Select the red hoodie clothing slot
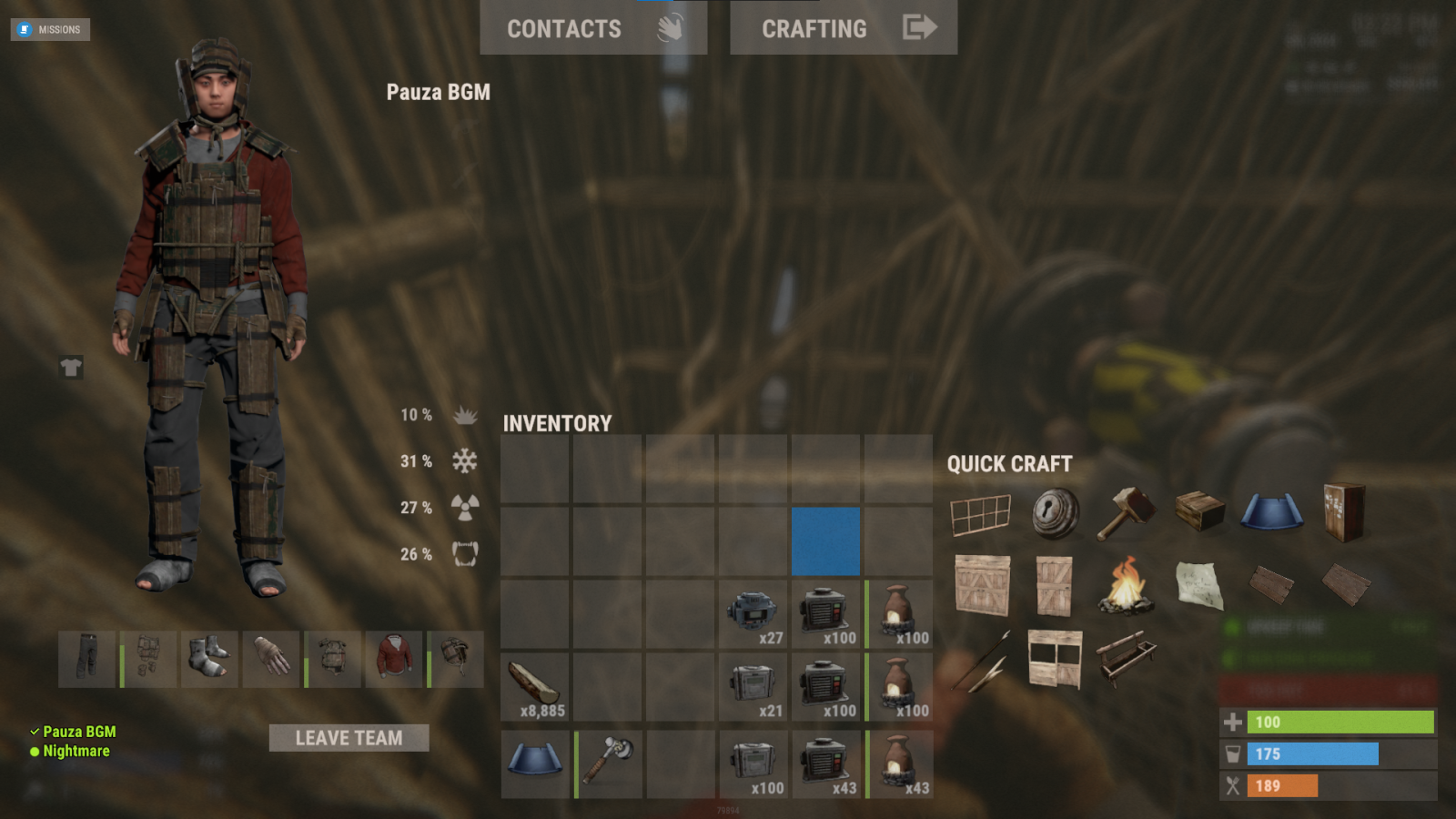Image resolution: width=1456 pixels, height=819 pixels. [x=394, y=659]
